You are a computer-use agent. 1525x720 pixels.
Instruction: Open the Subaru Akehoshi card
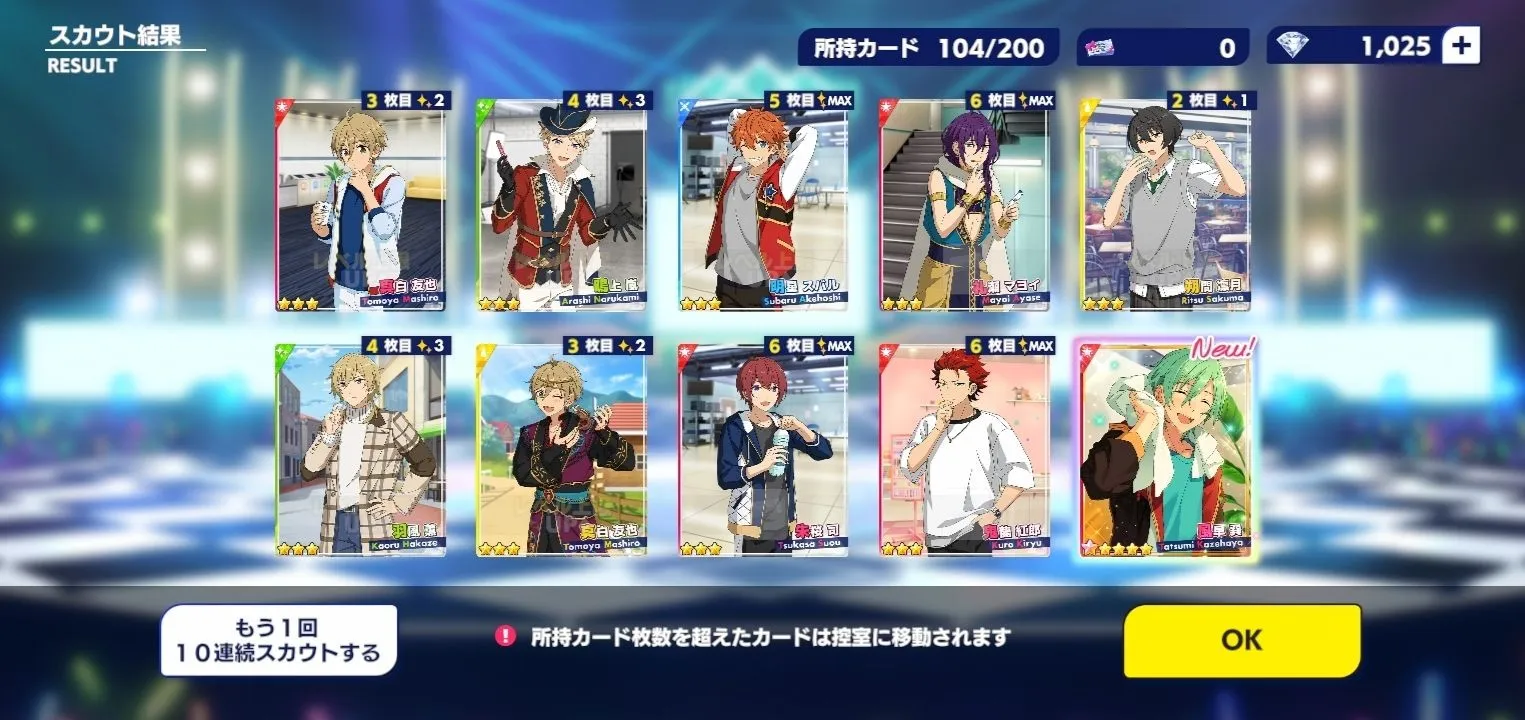pyautogui.click(x=764, y=205)
